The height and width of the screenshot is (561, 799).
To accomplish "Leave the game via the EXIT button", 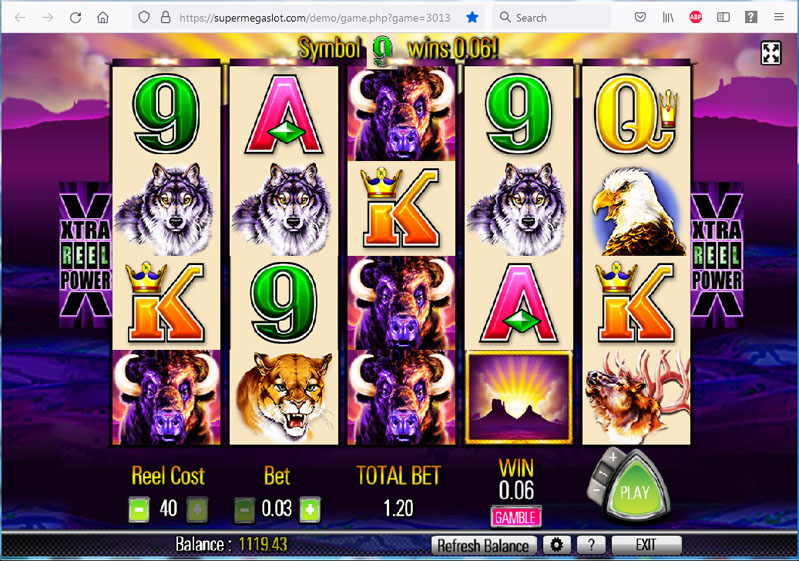I will tap(646, 546).
